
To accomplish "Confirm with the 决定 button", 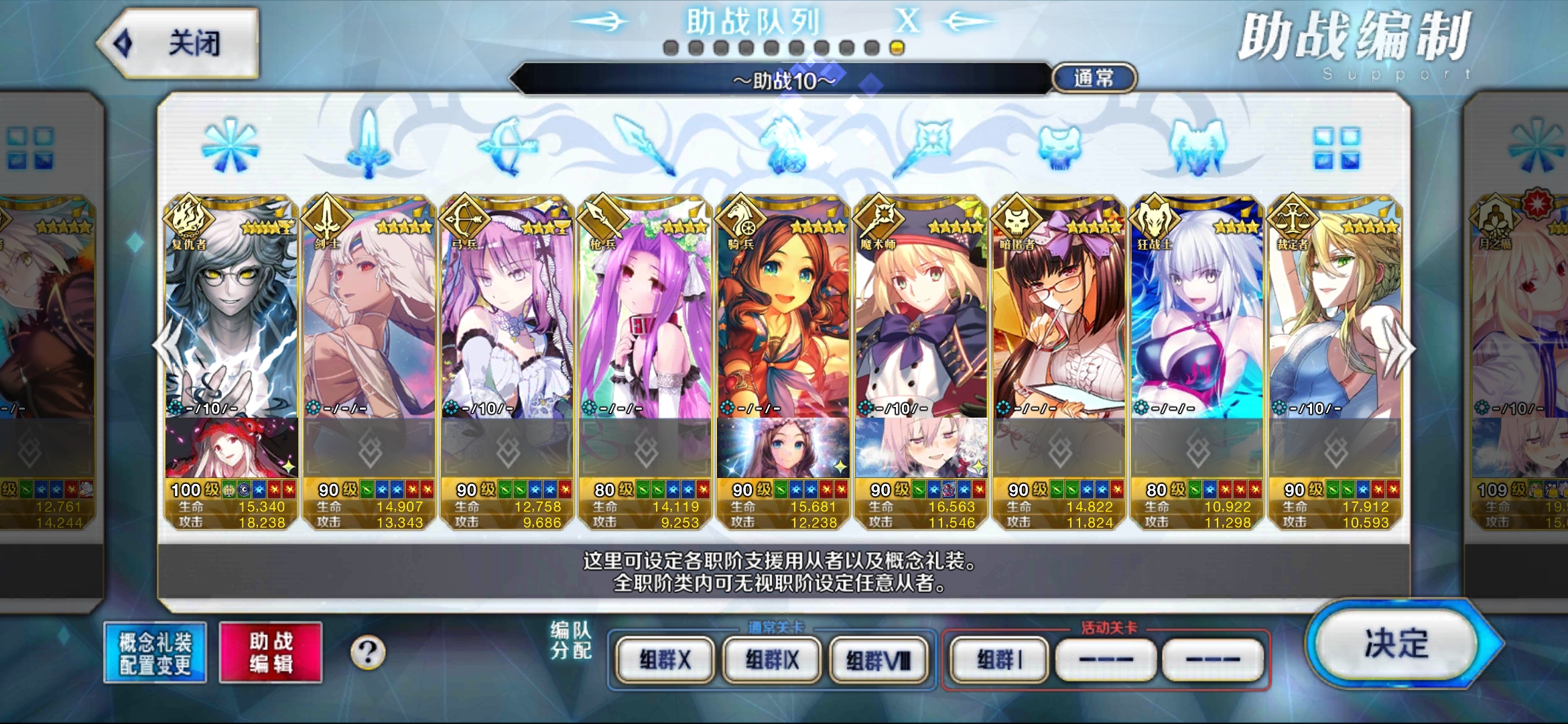I will pyautogui.click(x=1397, y=644).
